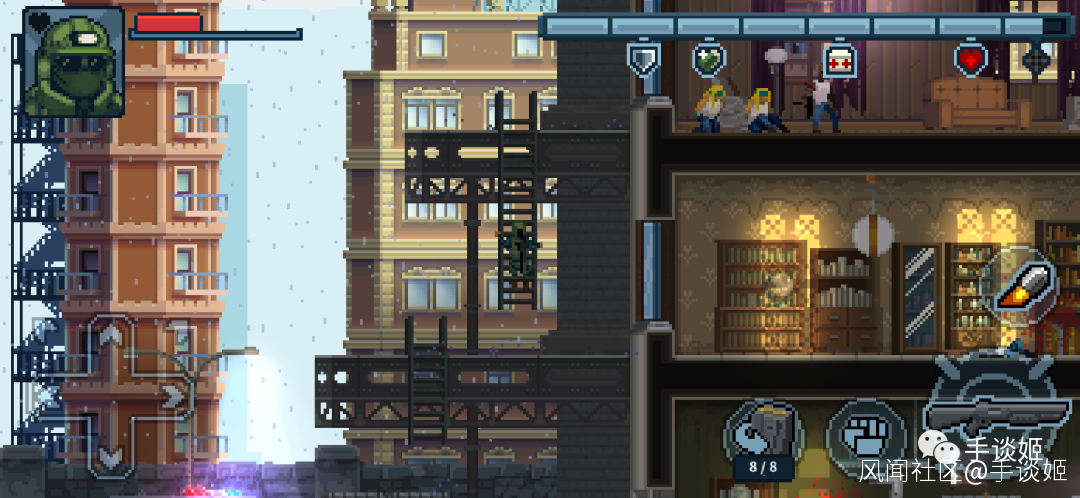Tap the medkit icon under the bar
Image resolution: width=1080 pixels, height=498 pixels.
pos(838,60)
